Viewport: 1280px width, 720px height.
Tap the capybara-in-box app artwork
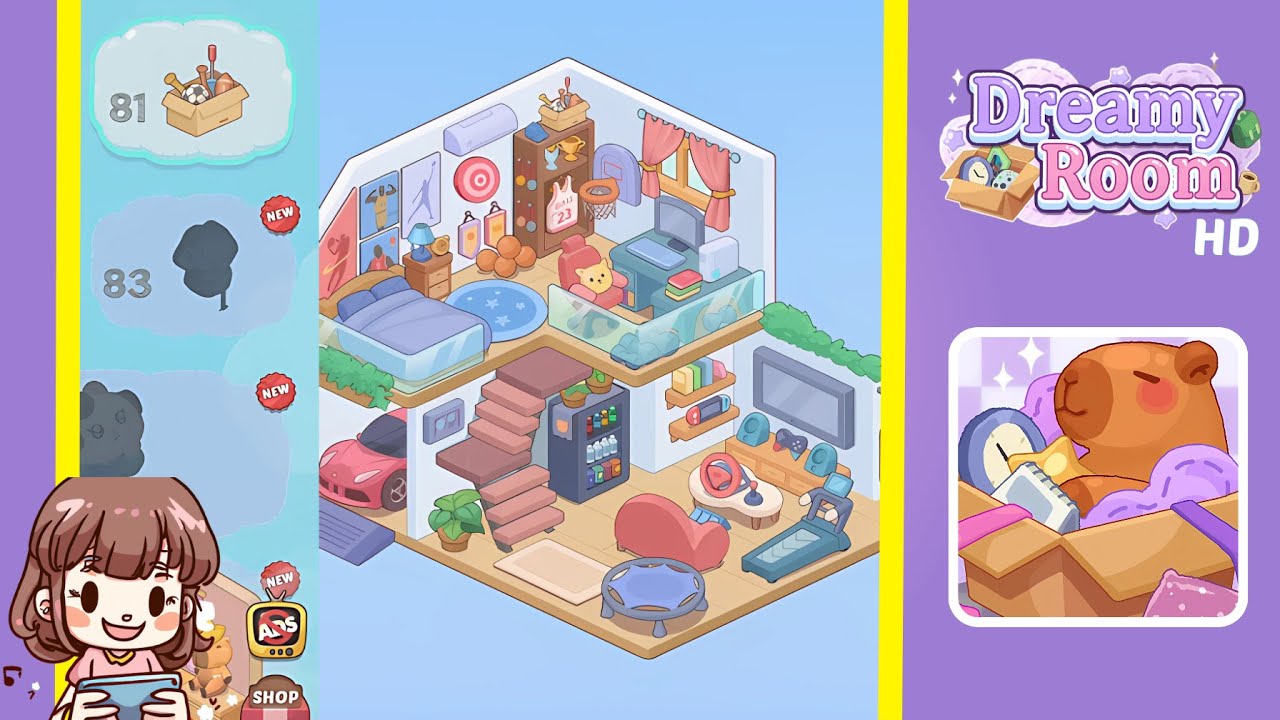[x=1093, y=470]
